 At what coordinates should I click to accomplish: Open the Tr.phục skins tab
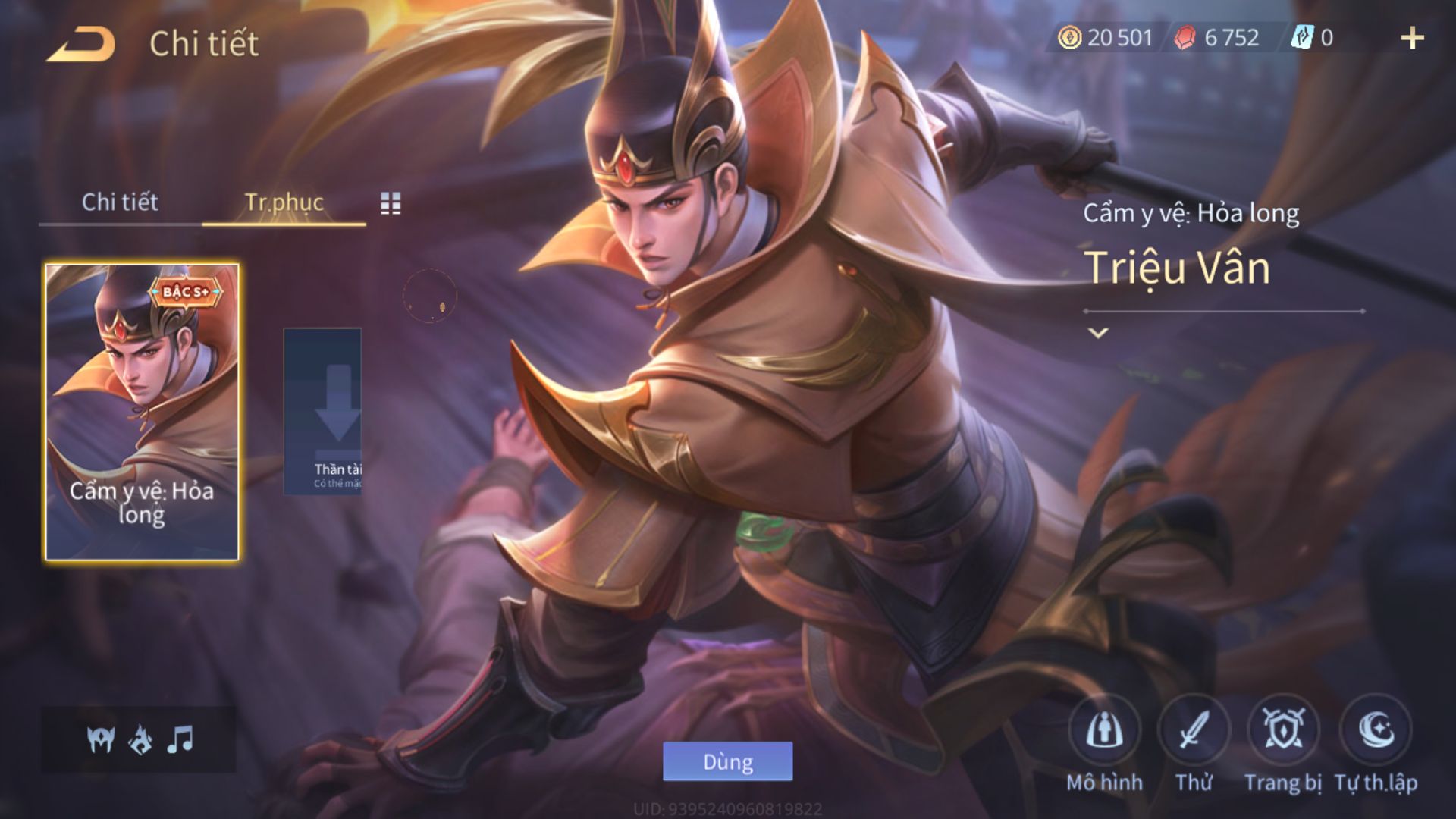[284, 202]
